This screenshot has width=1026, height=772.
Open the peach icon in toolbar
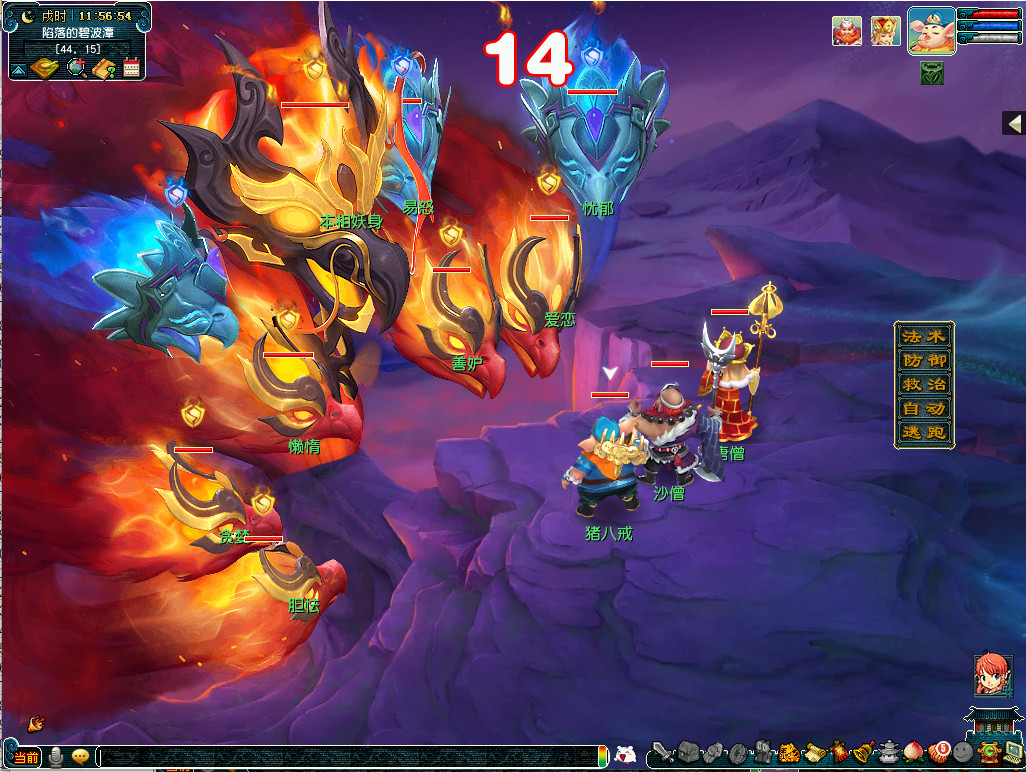click(x=913, y=752)
